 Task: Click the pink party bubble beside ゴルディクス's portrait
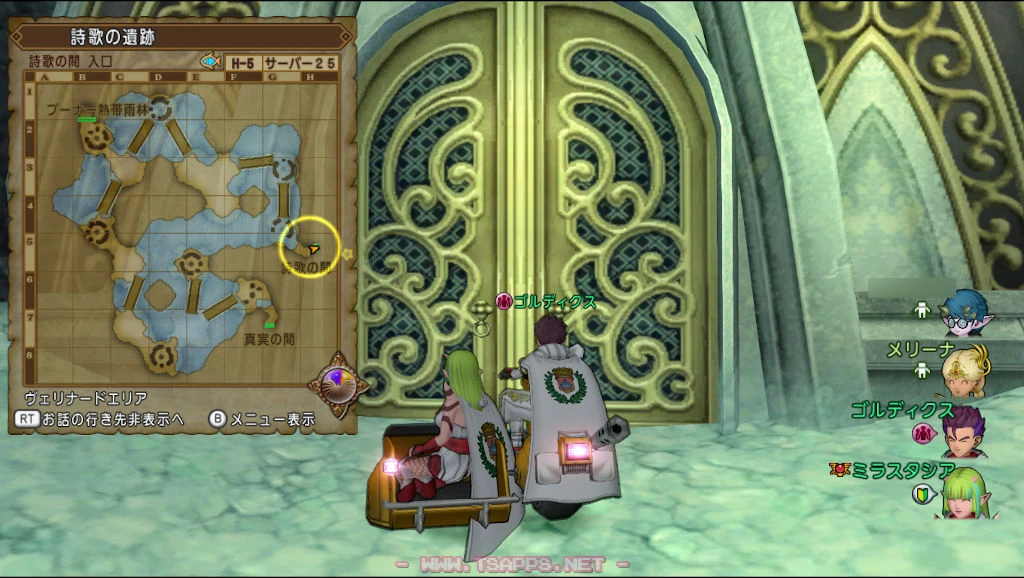pyautogui.click(x=921, y=433)
